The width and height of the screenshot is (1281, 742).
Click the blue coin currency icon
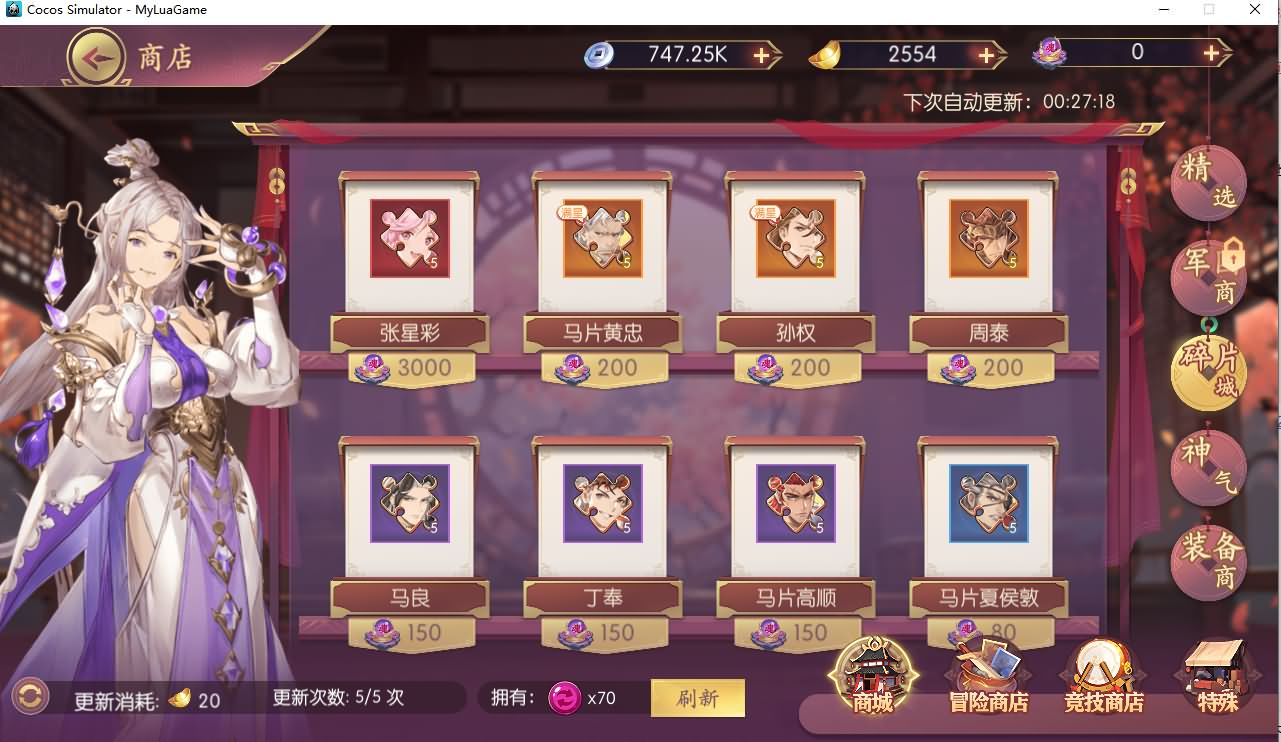tap(600, 55)
